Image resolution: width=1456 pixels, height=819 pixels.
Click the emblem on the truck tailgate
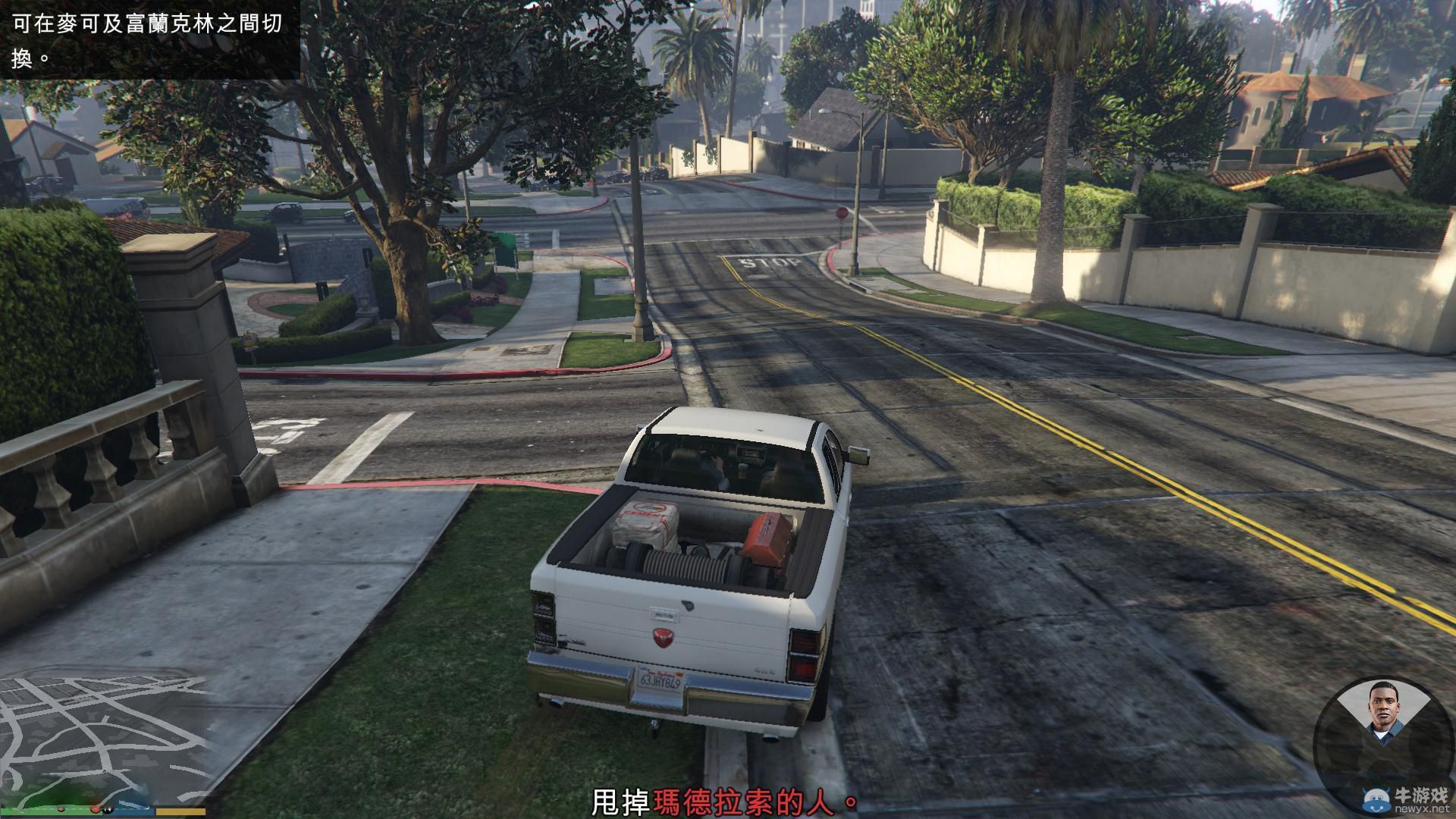pos(663,638)
